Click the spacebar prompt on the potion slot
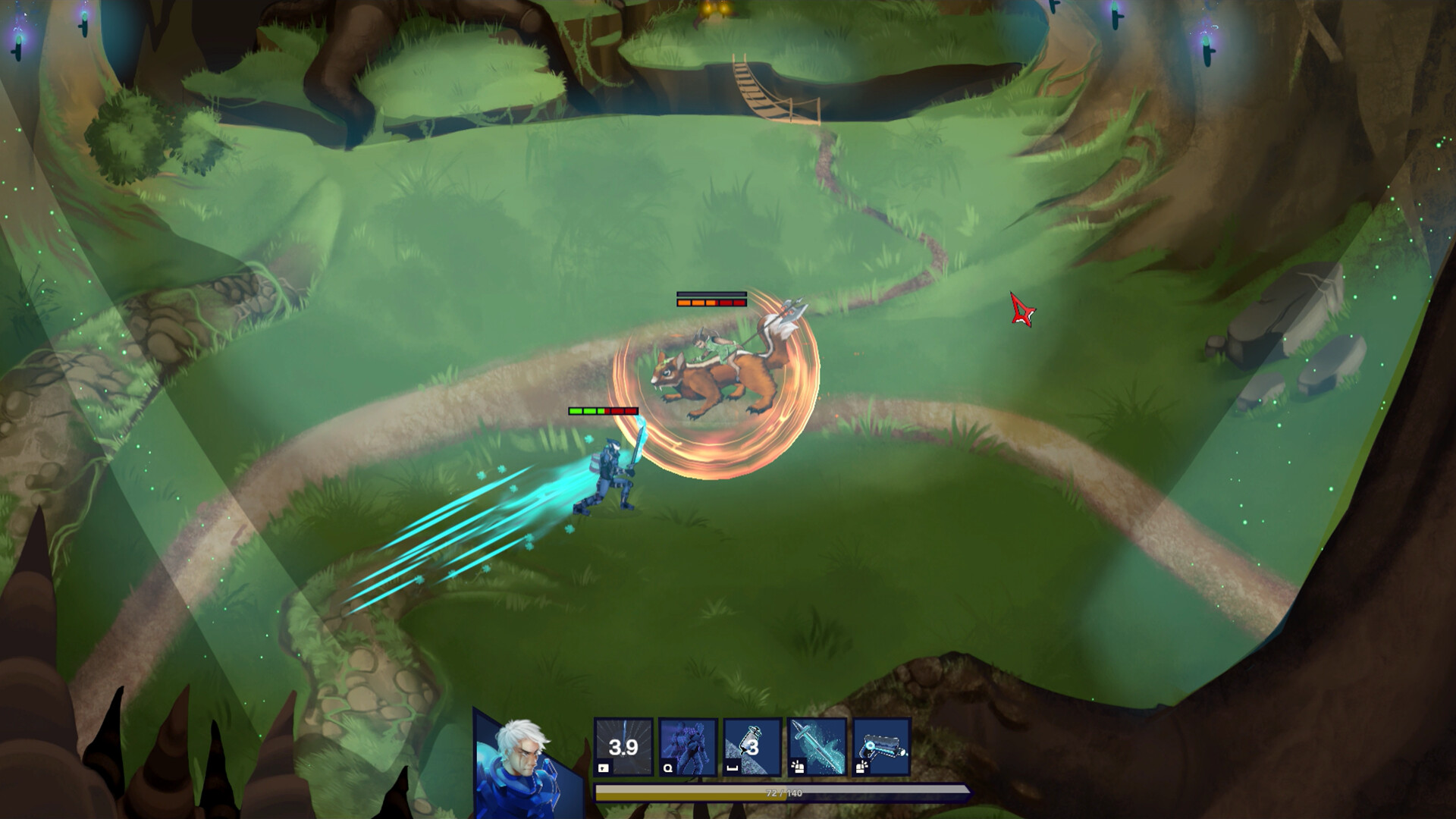This screenshot has height=819, width=1456. (x=732, y=767)
